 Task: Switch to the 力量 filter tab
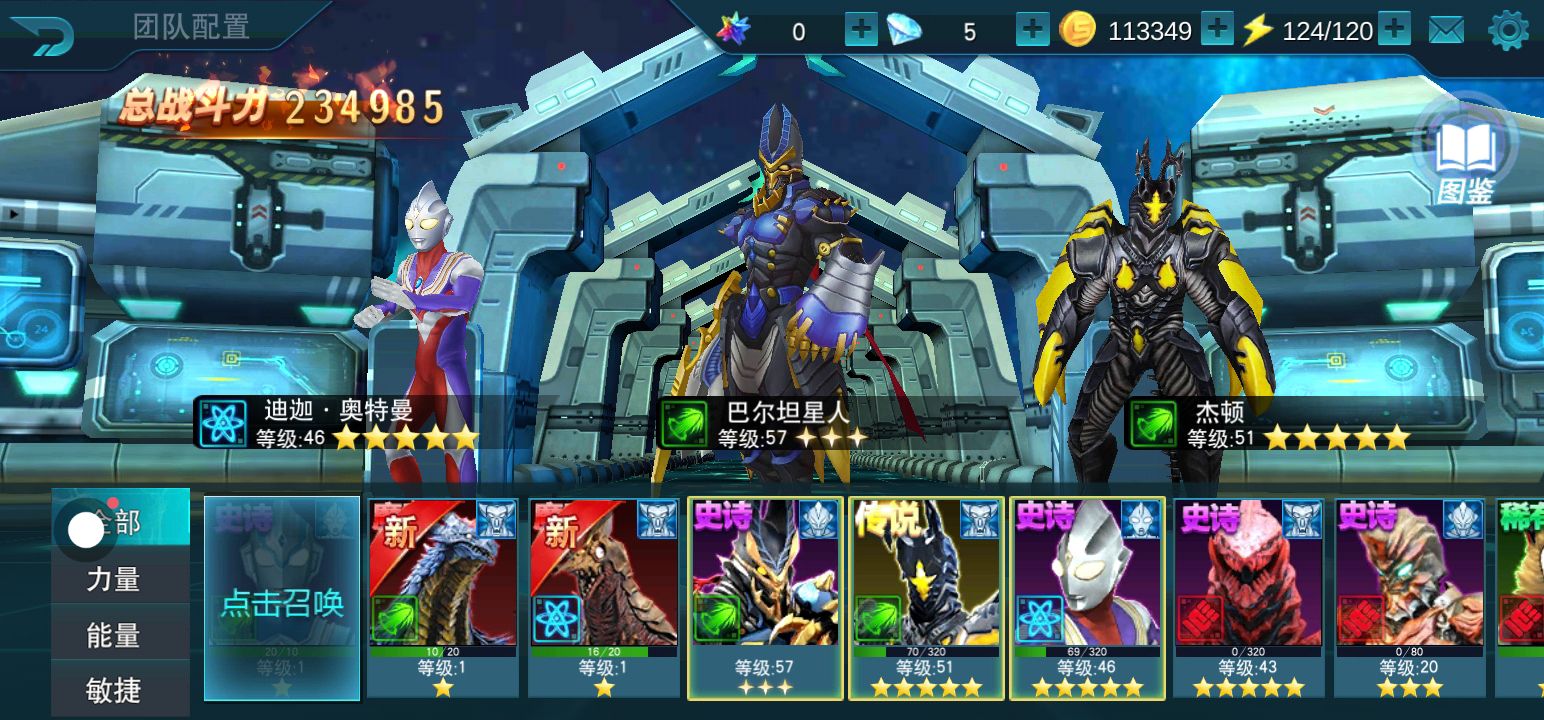[114, 579]
